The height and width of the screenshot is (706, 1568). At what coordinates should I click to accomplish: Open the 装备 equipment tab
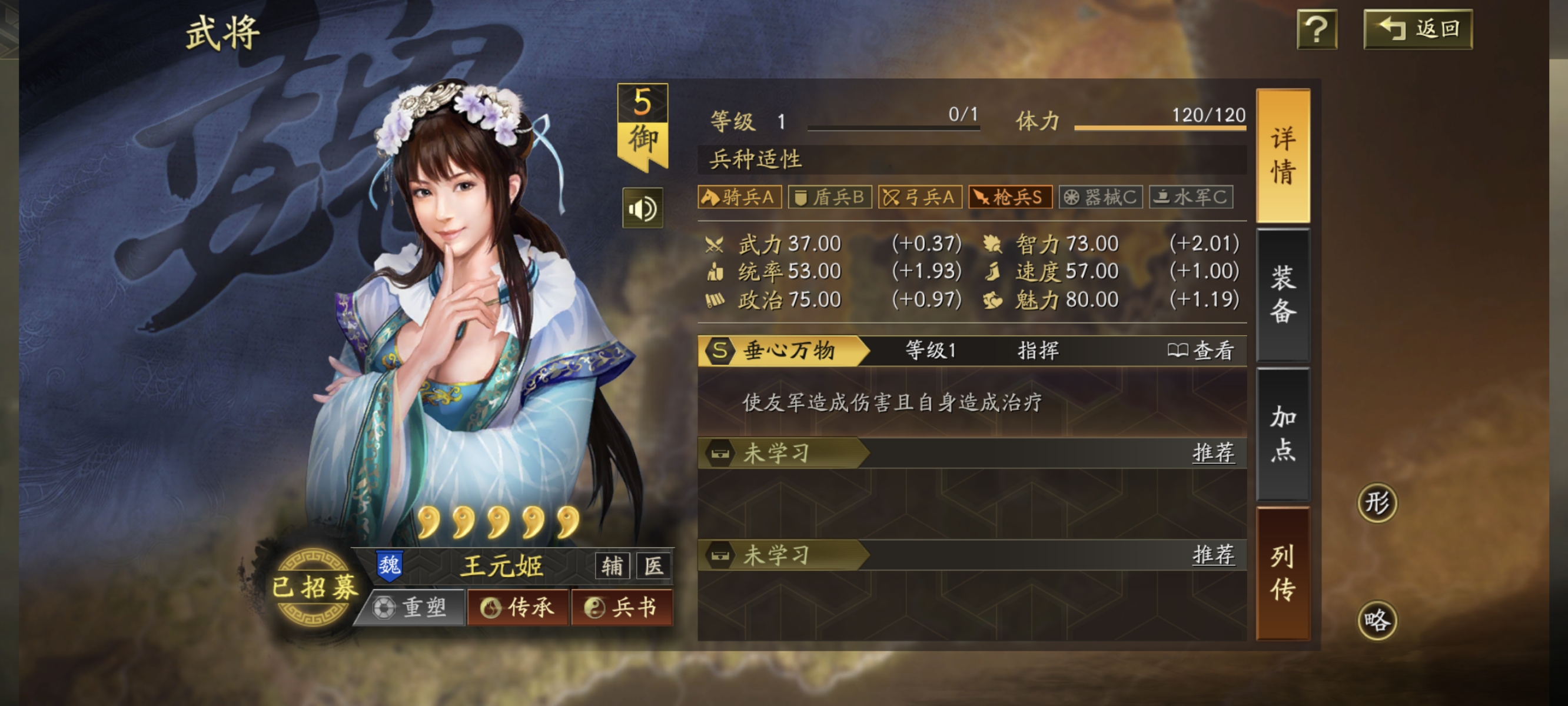pyautogui.click(x=1283, y=295)
